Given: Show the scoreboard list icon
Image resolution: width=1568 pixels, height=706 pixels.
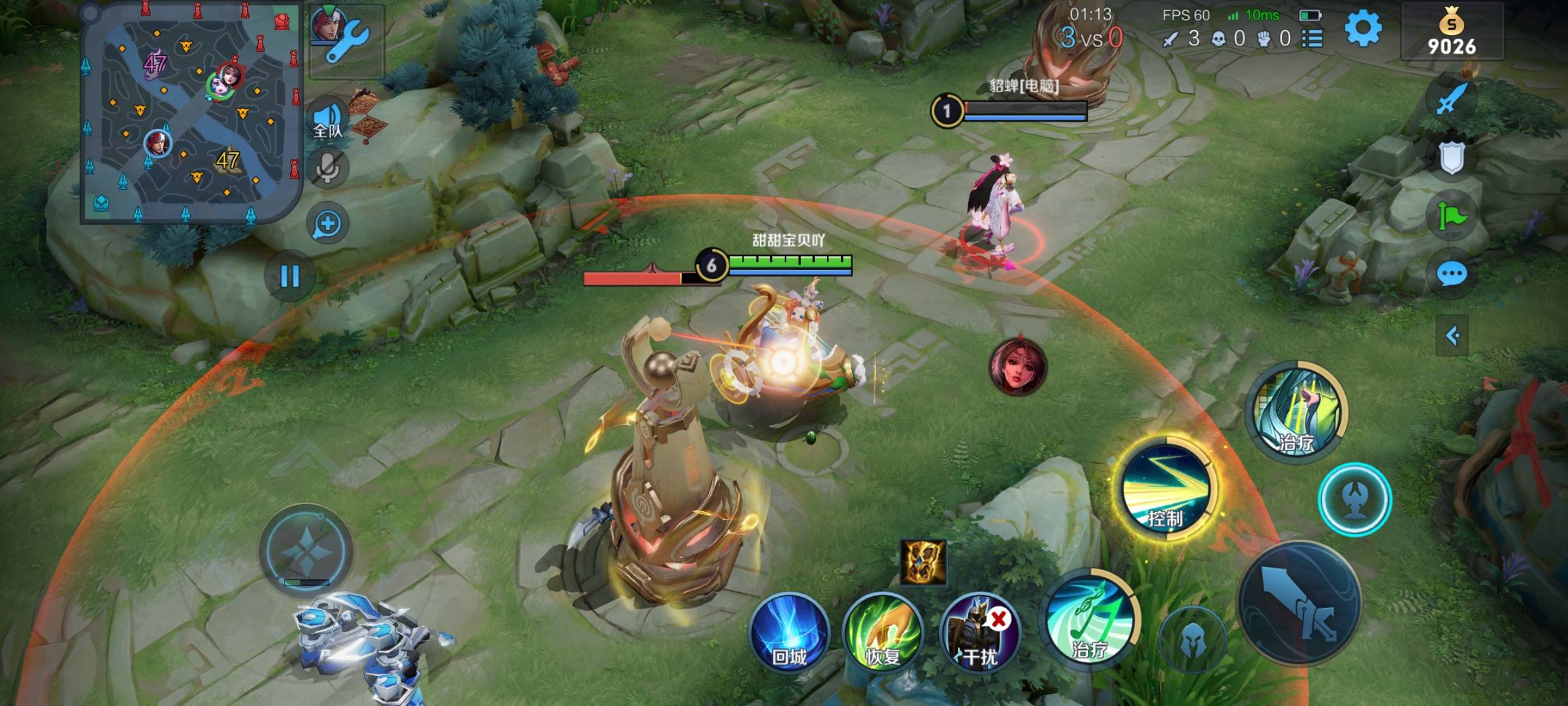Looking at the screenshot, I should pos(1313,39).
